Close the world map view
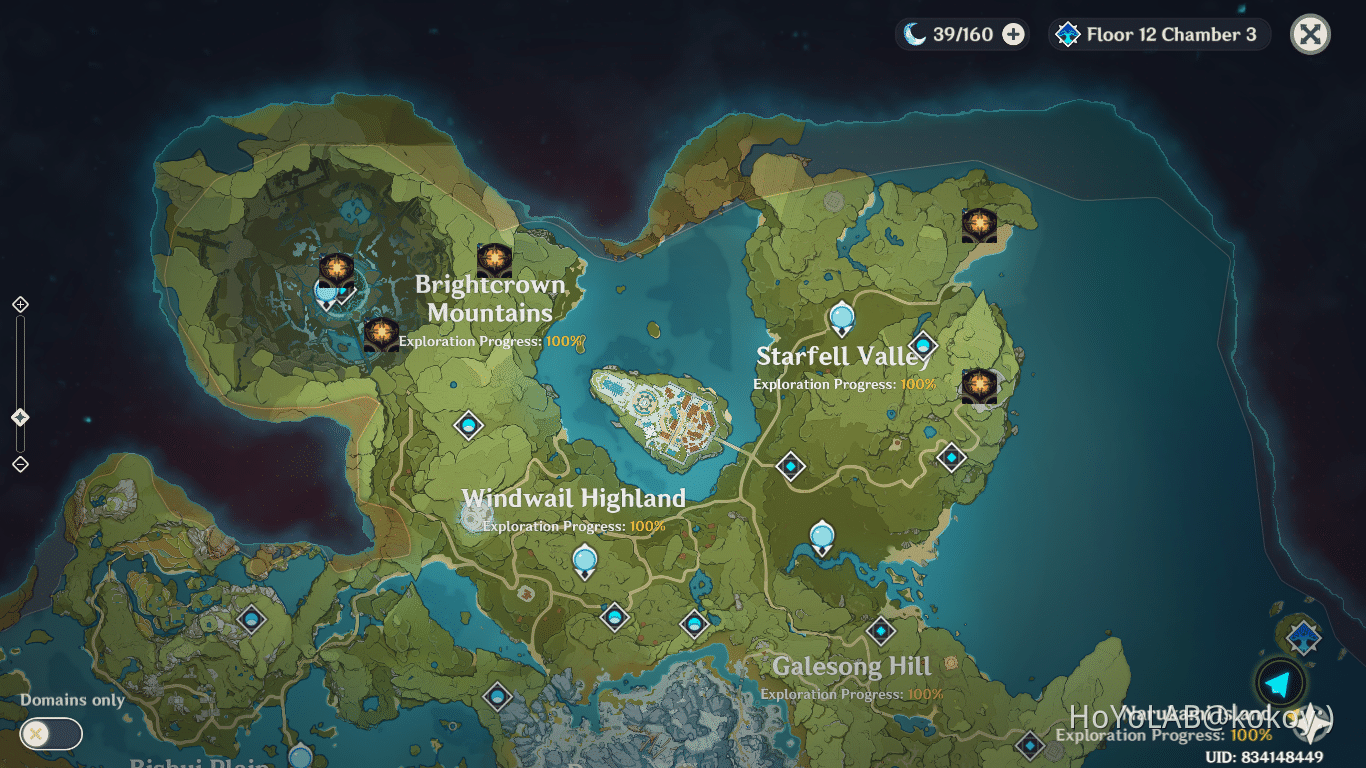Image resolution: width=1366 pixels, height=768 pixels. [1309, 33]
